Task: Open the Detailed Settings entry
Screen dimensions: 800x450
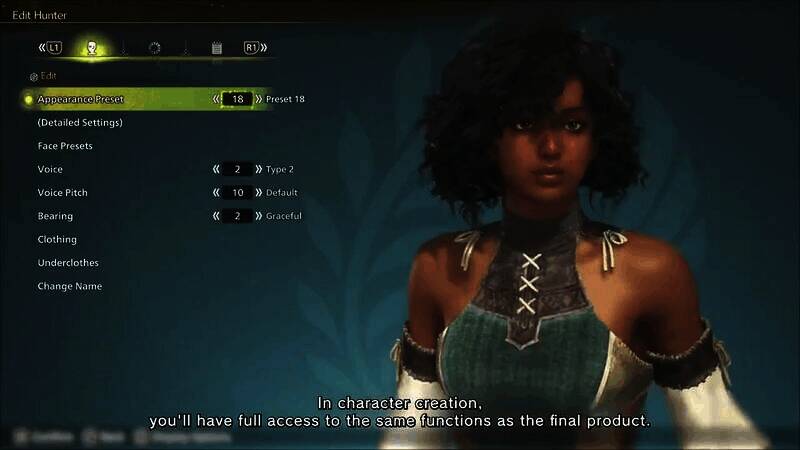Action: 80,123
